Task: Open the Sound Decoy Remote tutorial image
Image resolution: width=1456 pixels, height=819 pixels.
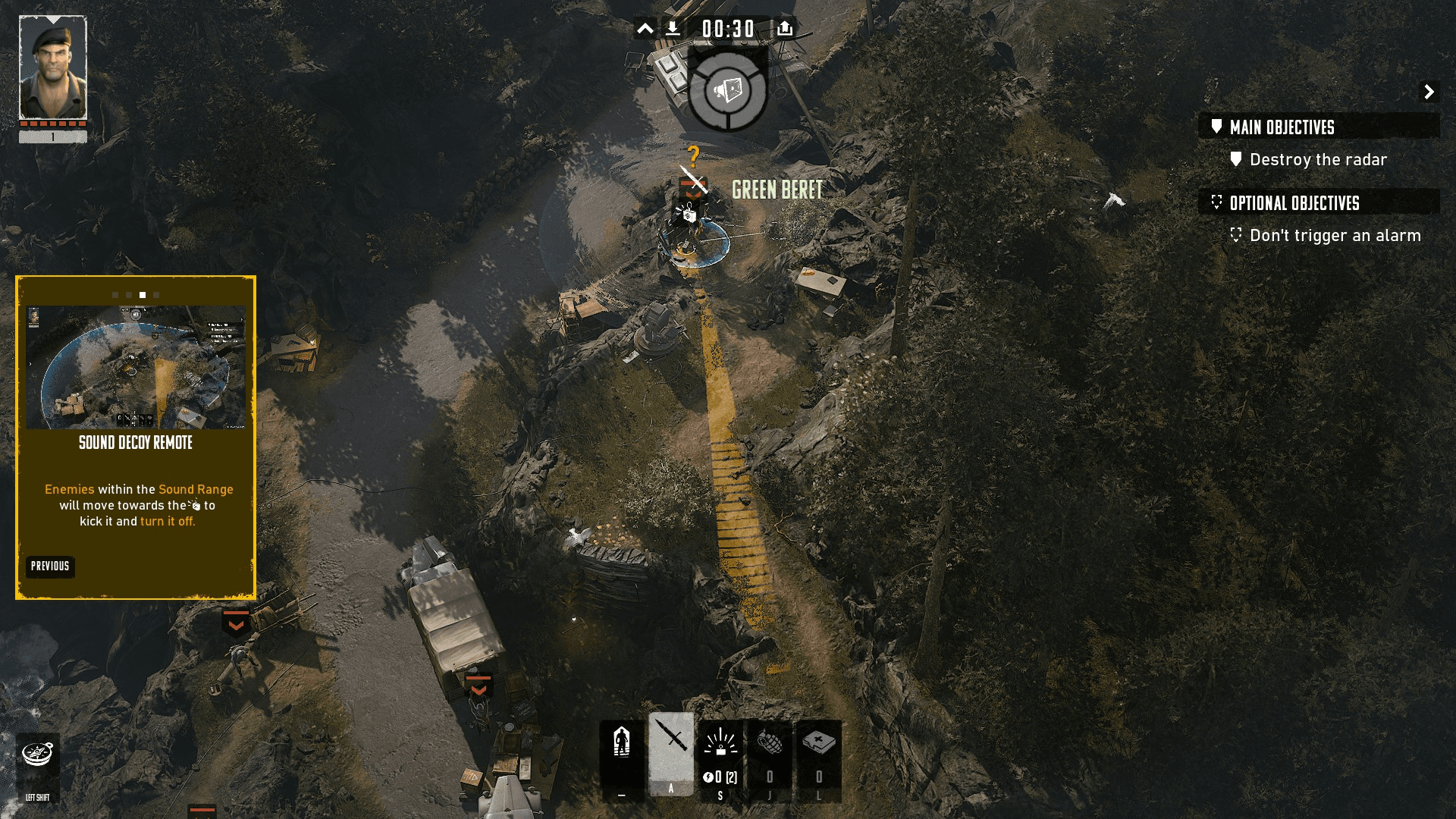Action: pos(136,367)
